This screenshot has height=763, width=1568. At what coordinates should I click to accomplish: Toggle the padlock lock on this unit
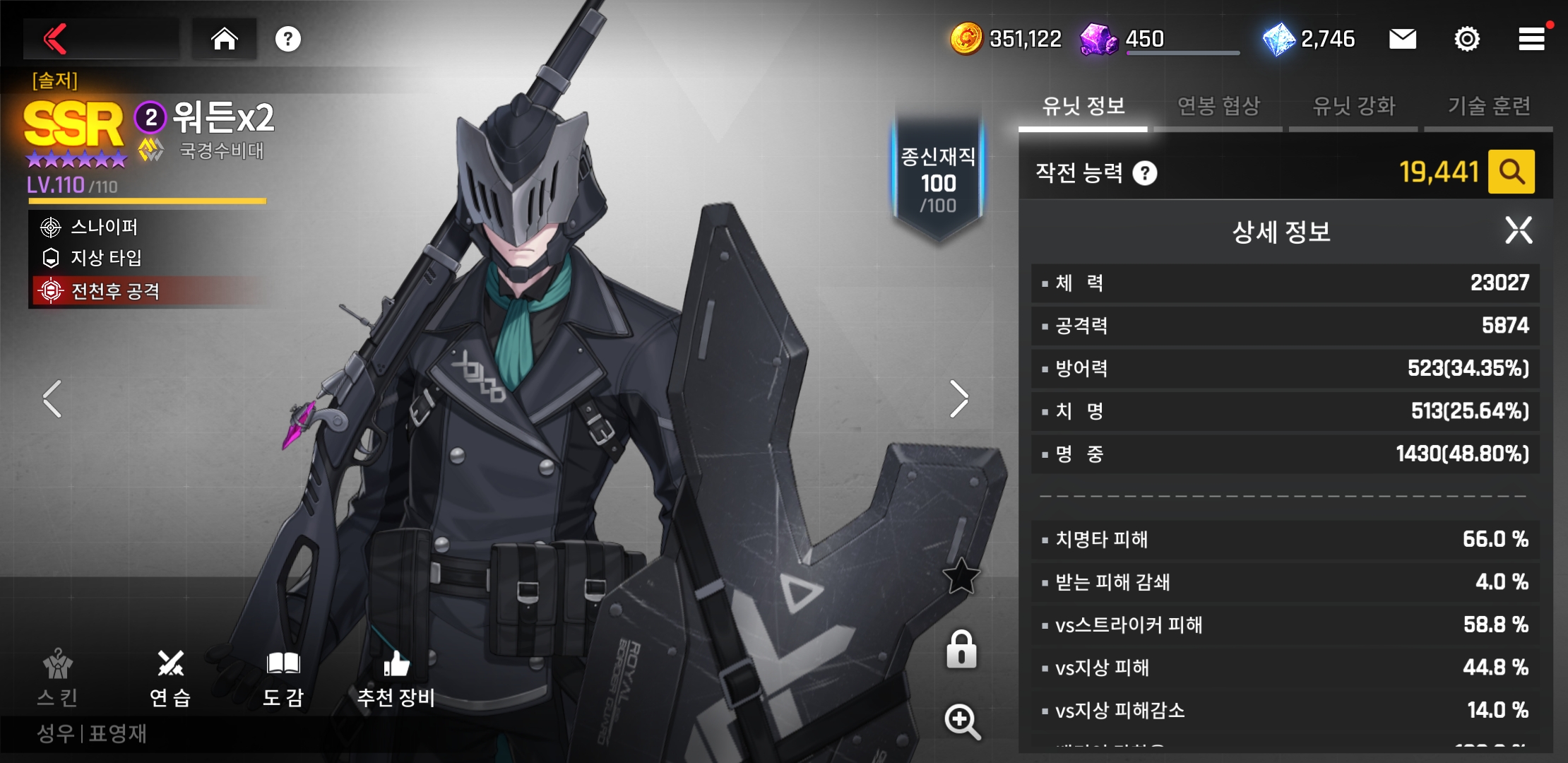tap(961, 649)
